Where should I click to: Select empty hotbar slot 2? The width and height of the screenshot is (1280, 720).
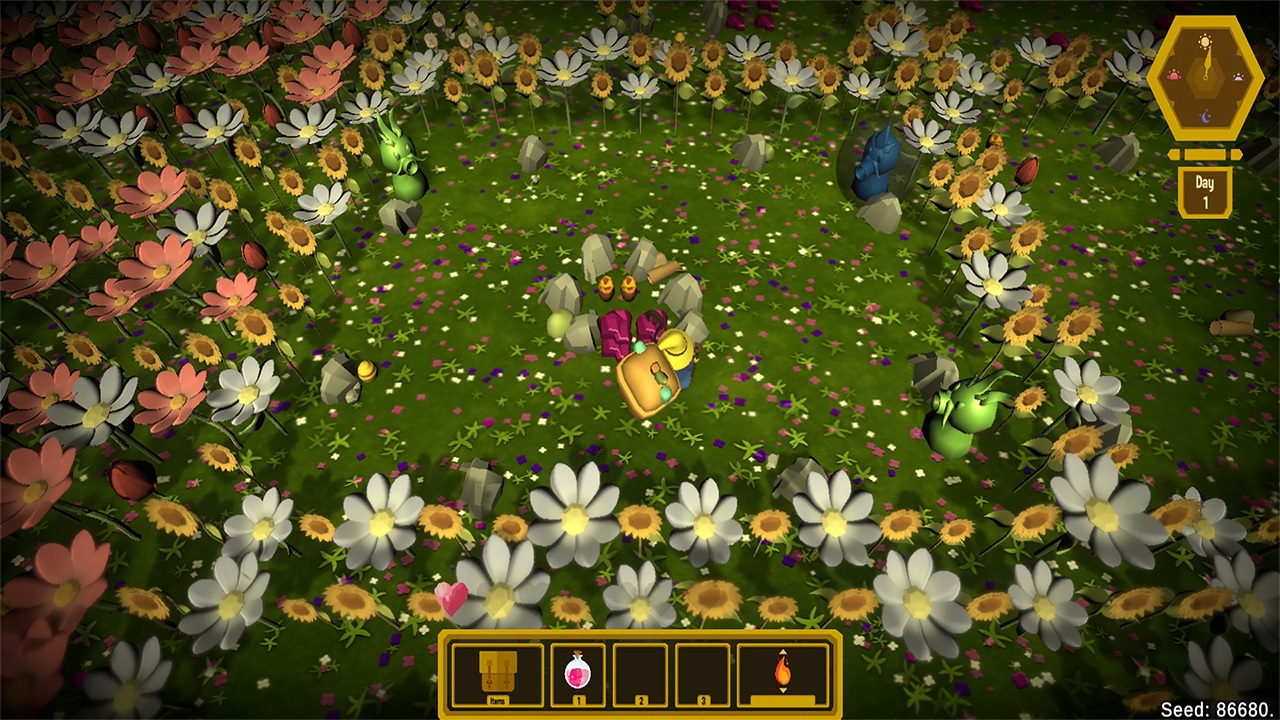(x=640, y=675)
